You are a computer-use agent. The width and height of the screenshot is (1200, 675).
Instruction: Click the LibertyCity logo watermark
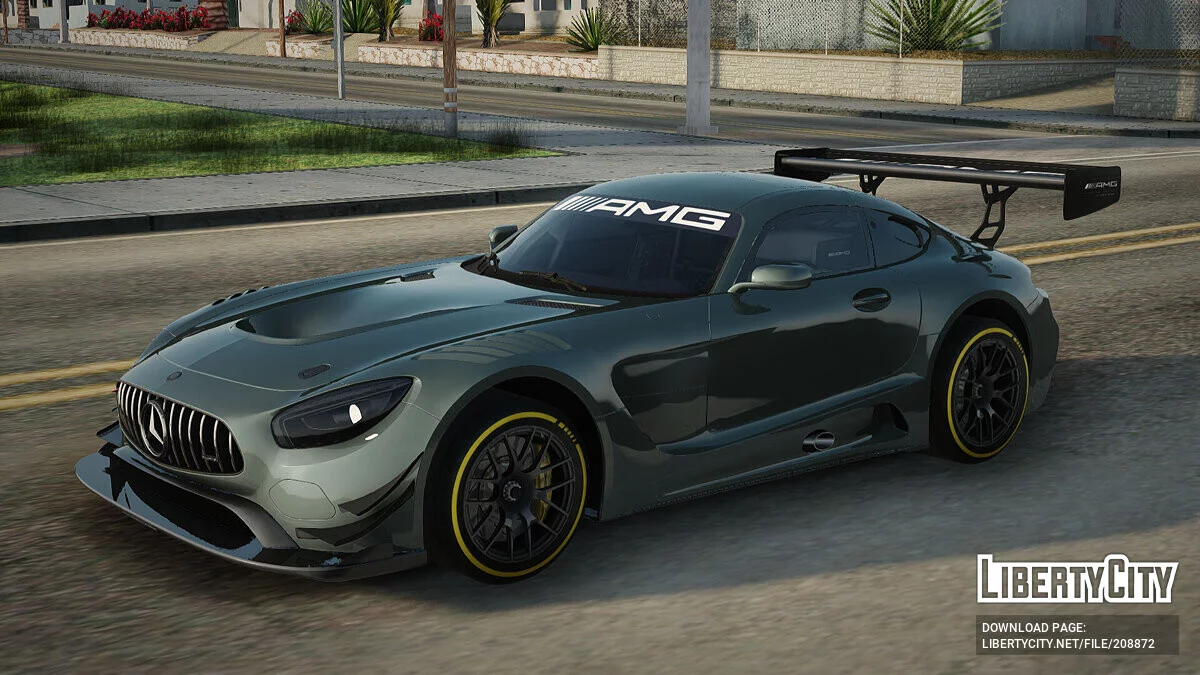click(x=1076, y=579)
